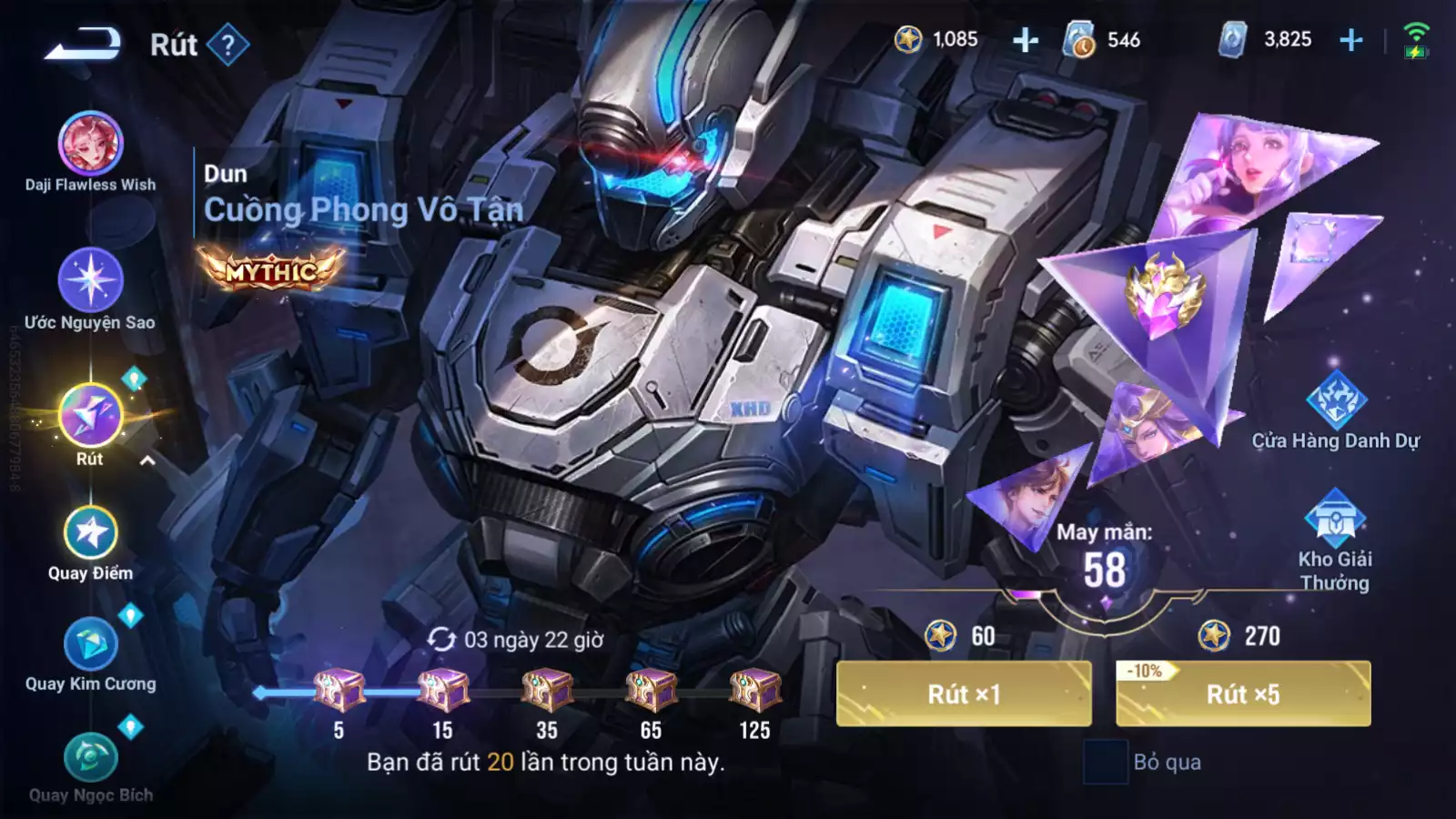Open the help popup next to Rút
The height and width of the screenshot is (819, 1456).
(x=227, y=45)
